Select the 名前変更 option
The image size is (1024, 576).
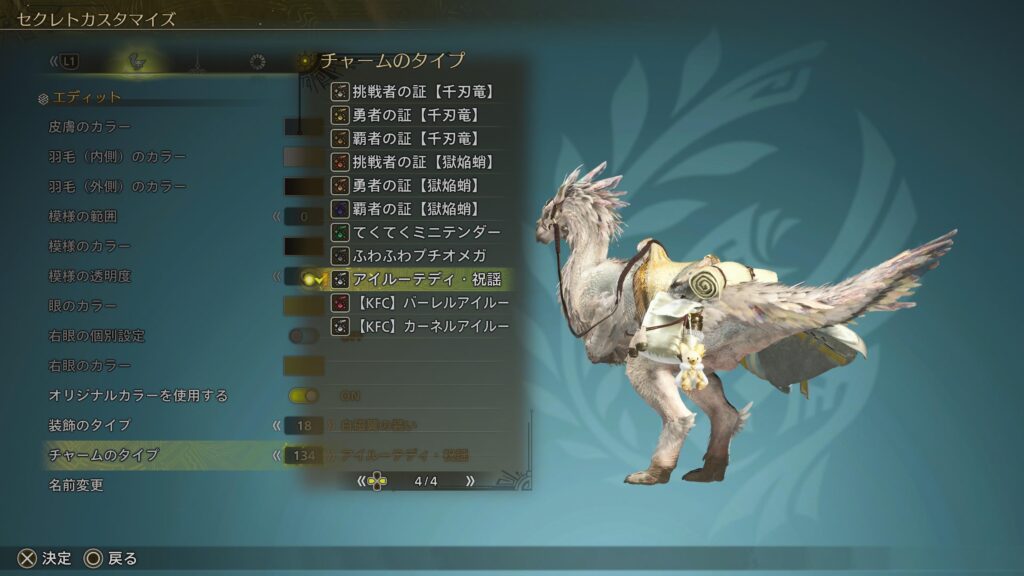pyautogui.click(x=76, y=485)
